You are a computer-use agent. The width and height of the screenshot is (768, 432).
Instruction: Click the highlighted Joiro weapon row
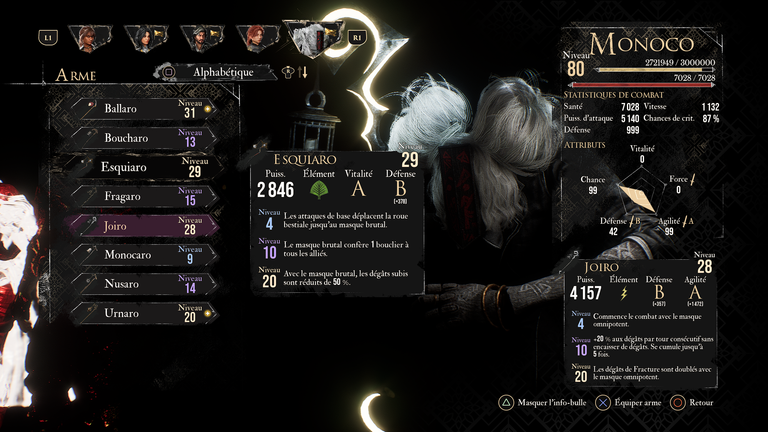point(140,226)
